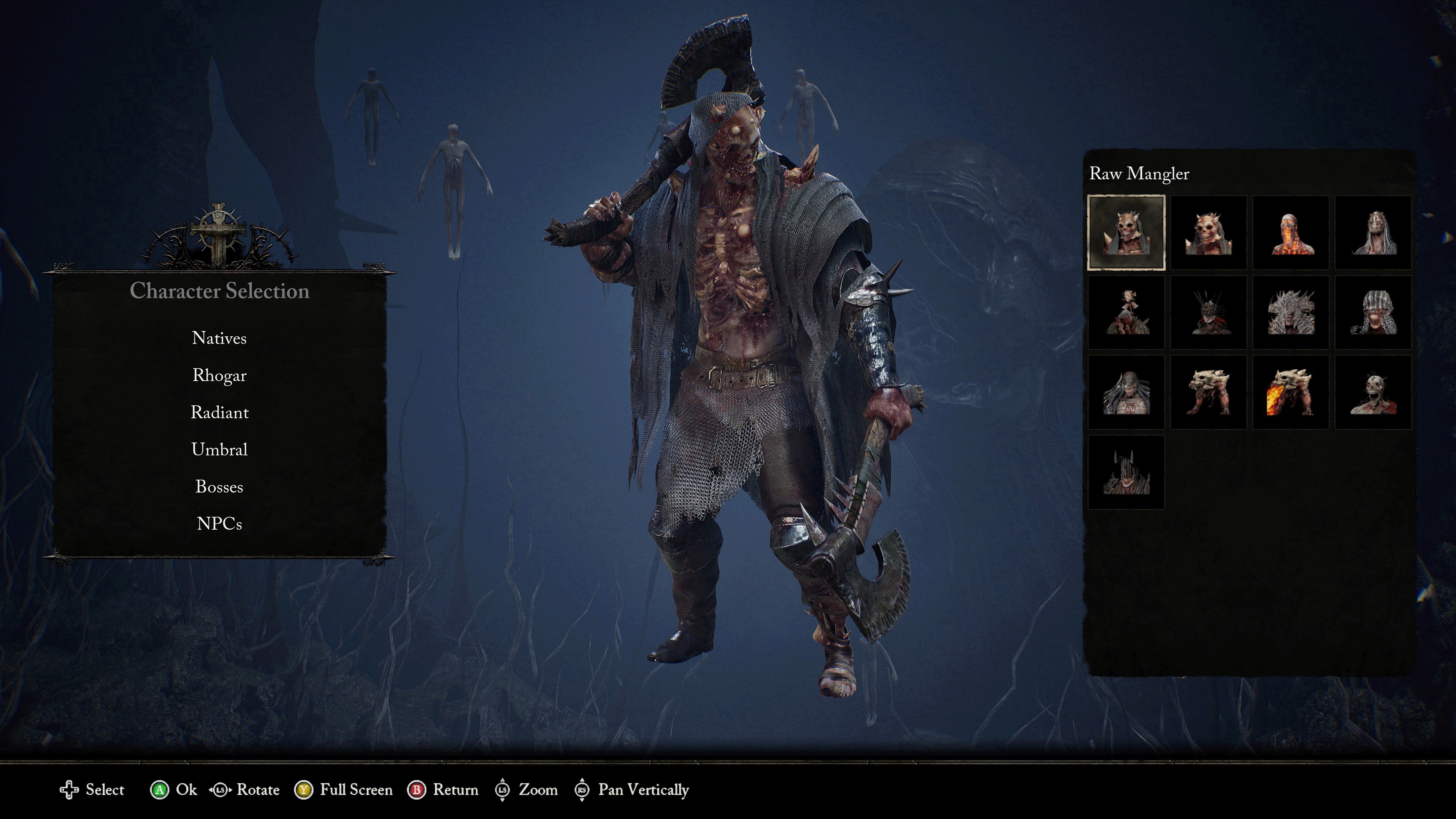The width and height of the screenshot is (1456, 819).
Task: Select the chain-draped grinning head portrait
Action: click(x=1373, y=312)
